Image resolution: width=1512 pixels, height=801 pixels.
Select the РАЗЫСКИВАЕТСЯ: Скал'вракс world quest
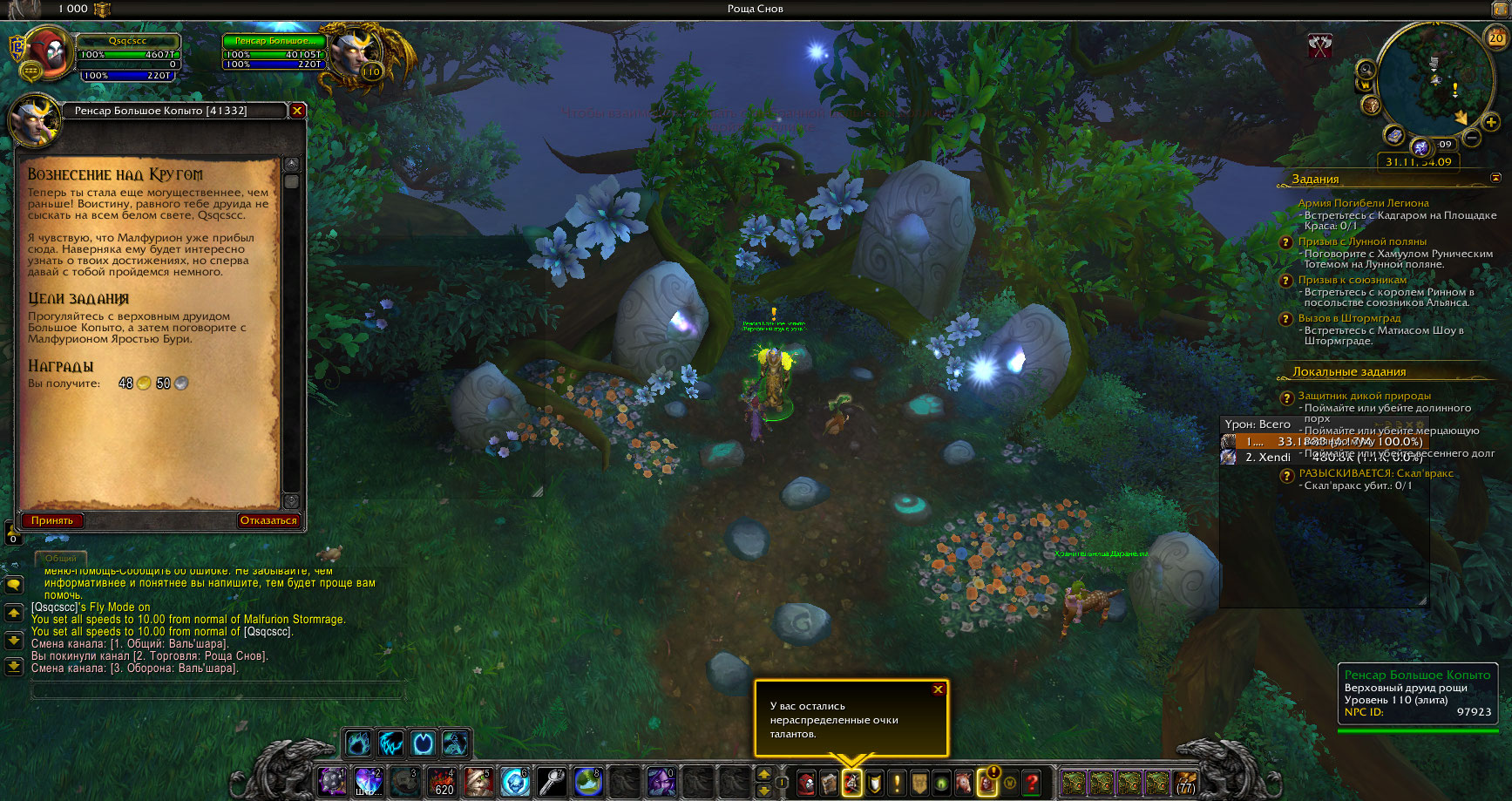click(1376, 473)
